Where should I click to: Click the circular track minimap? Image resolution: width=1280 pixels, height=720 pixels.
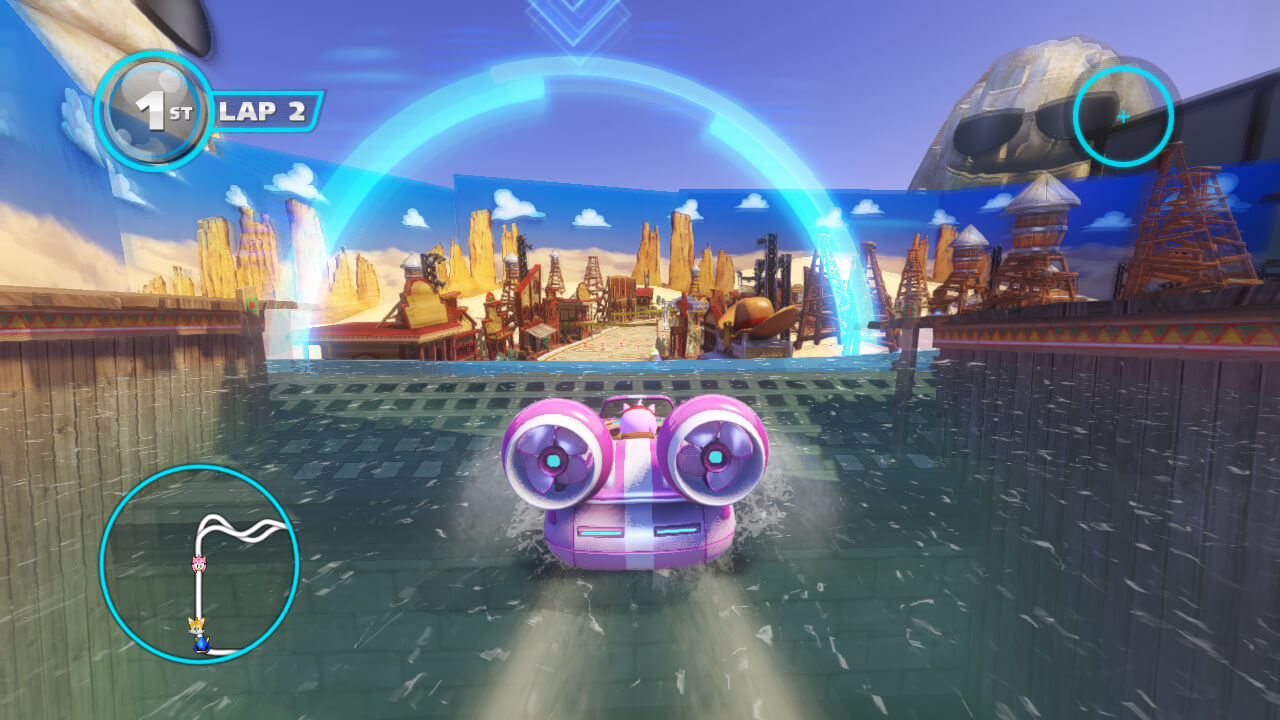click(x=199, y=563)
